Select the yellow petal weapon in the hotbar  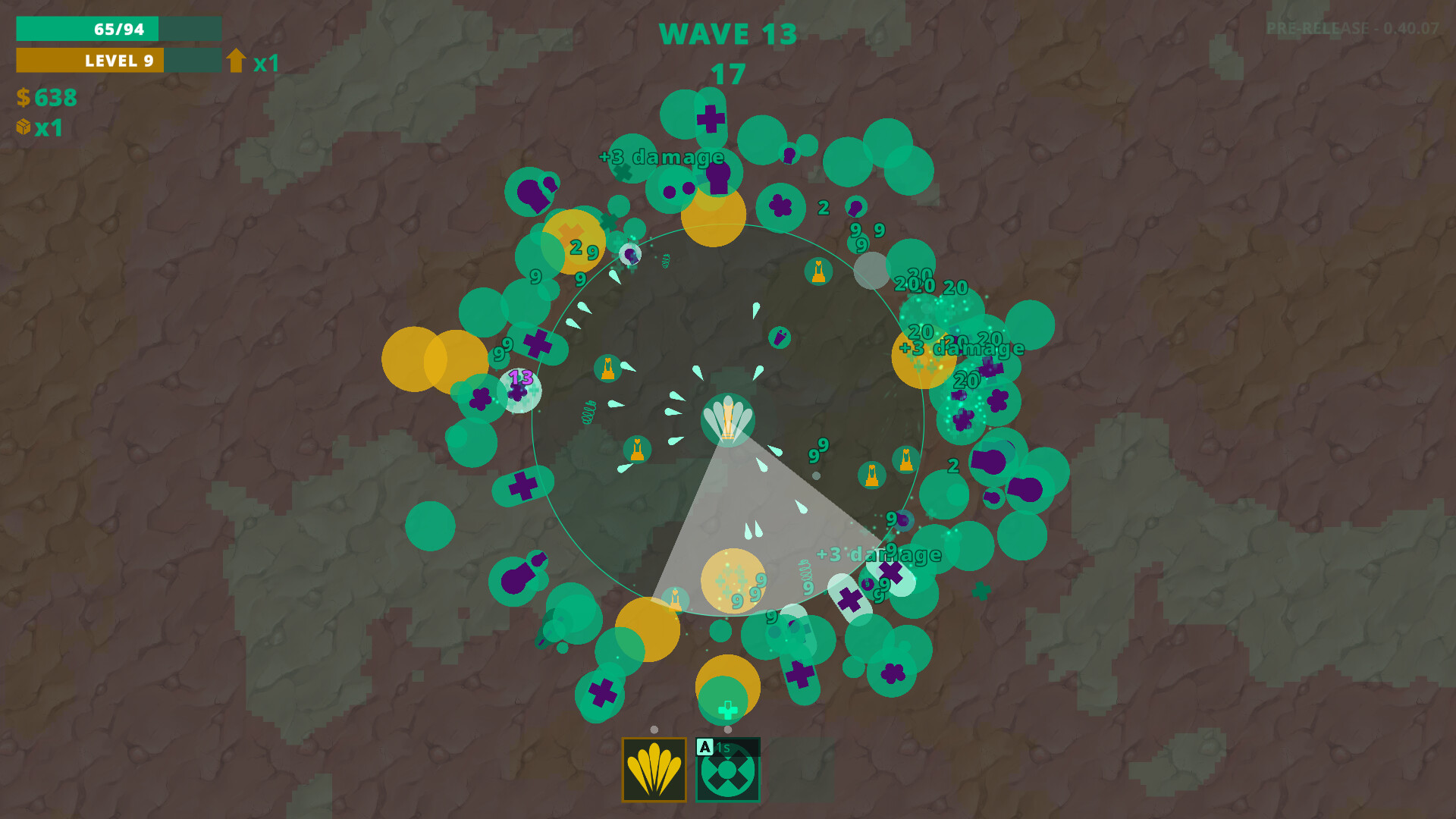click(x=654, y=770)
